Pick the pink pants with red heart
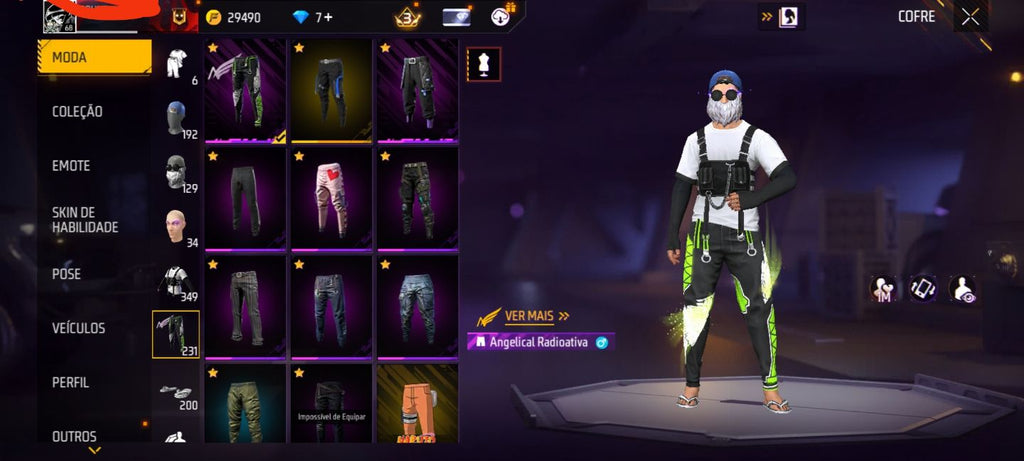 click(331, 197)
